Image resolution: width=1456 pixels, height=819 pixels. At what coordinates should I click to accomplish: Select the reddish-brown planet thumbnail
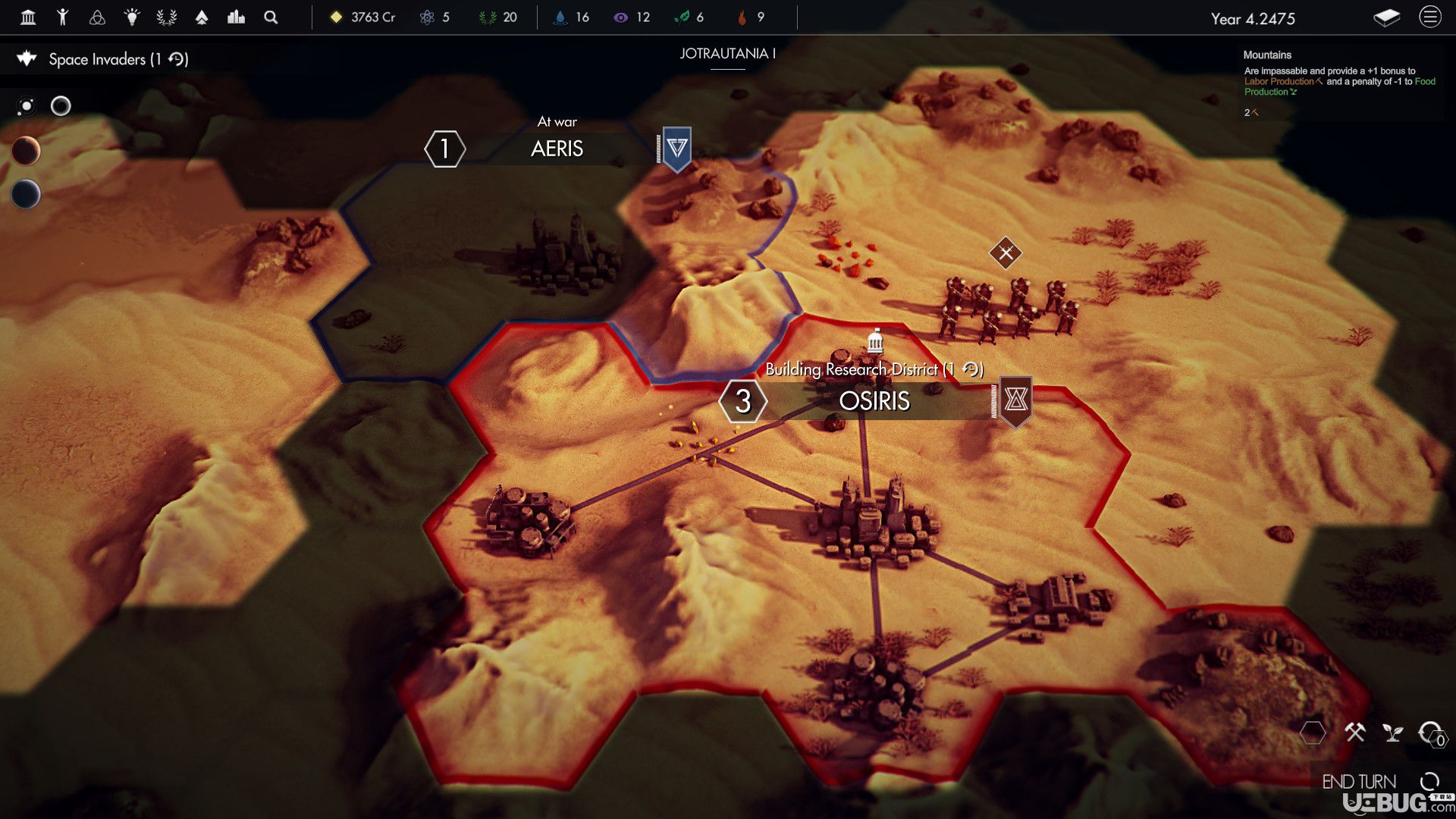click(26, 151)
